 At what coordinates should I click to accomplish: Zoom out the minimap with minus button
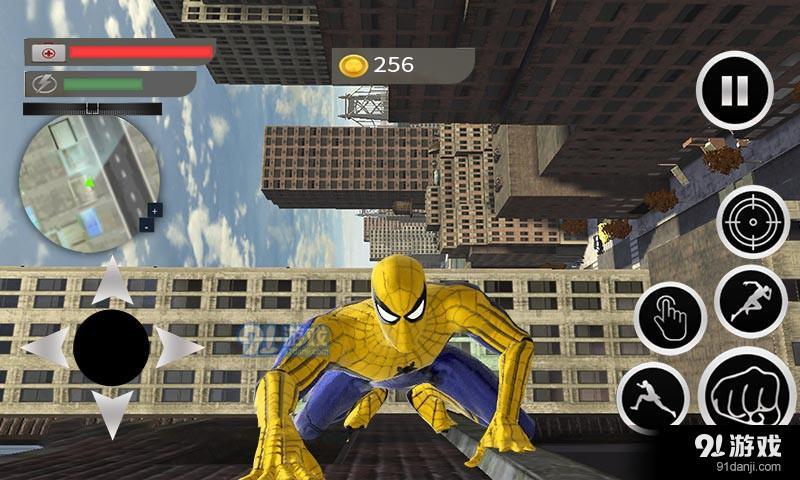[x=147, y=226]
